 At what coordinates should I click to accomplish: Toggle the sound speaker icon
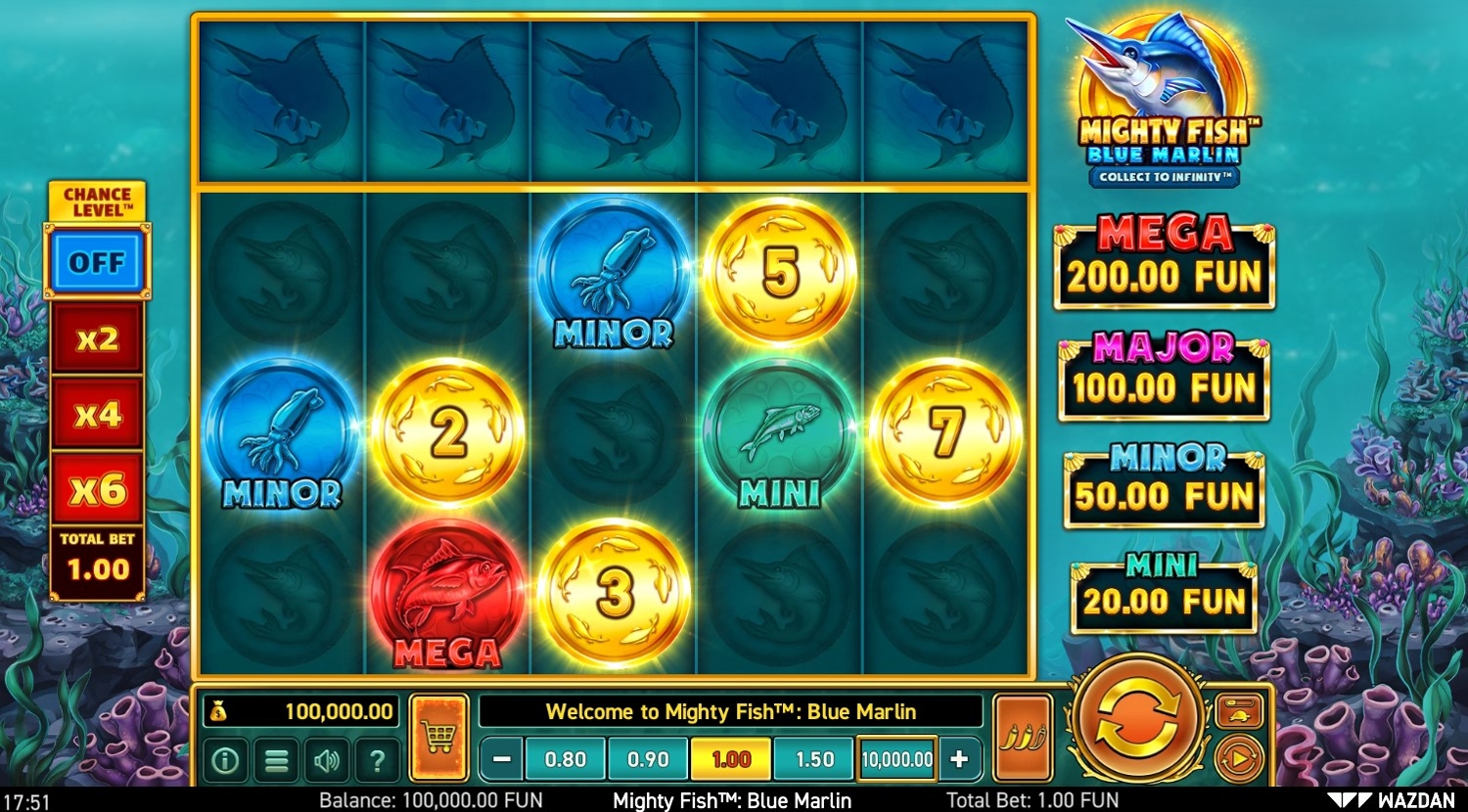point(327,760)
